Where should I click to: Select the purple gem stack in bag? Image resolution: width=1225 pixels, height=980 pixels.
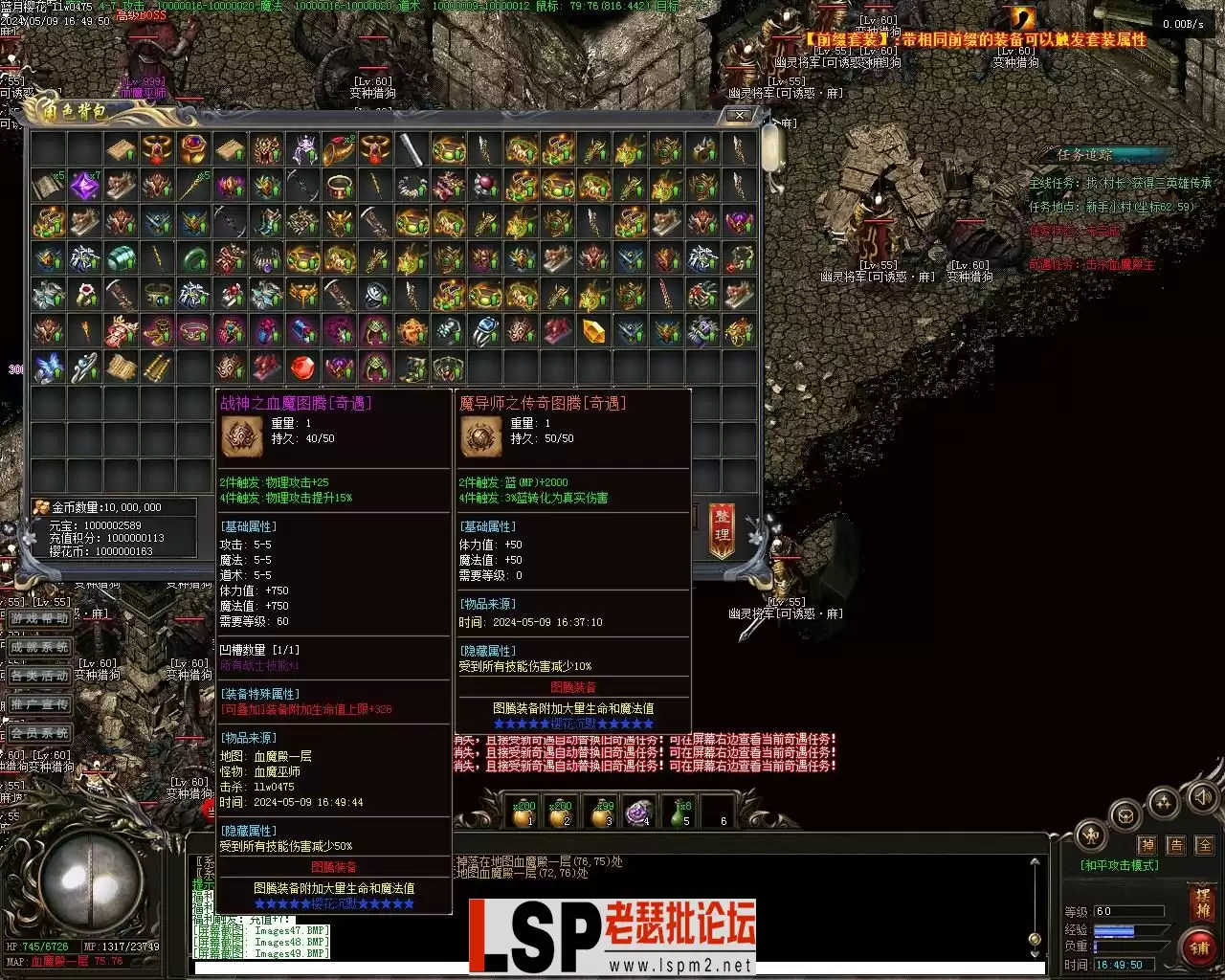pyautogui.click(x=84, y=185)
